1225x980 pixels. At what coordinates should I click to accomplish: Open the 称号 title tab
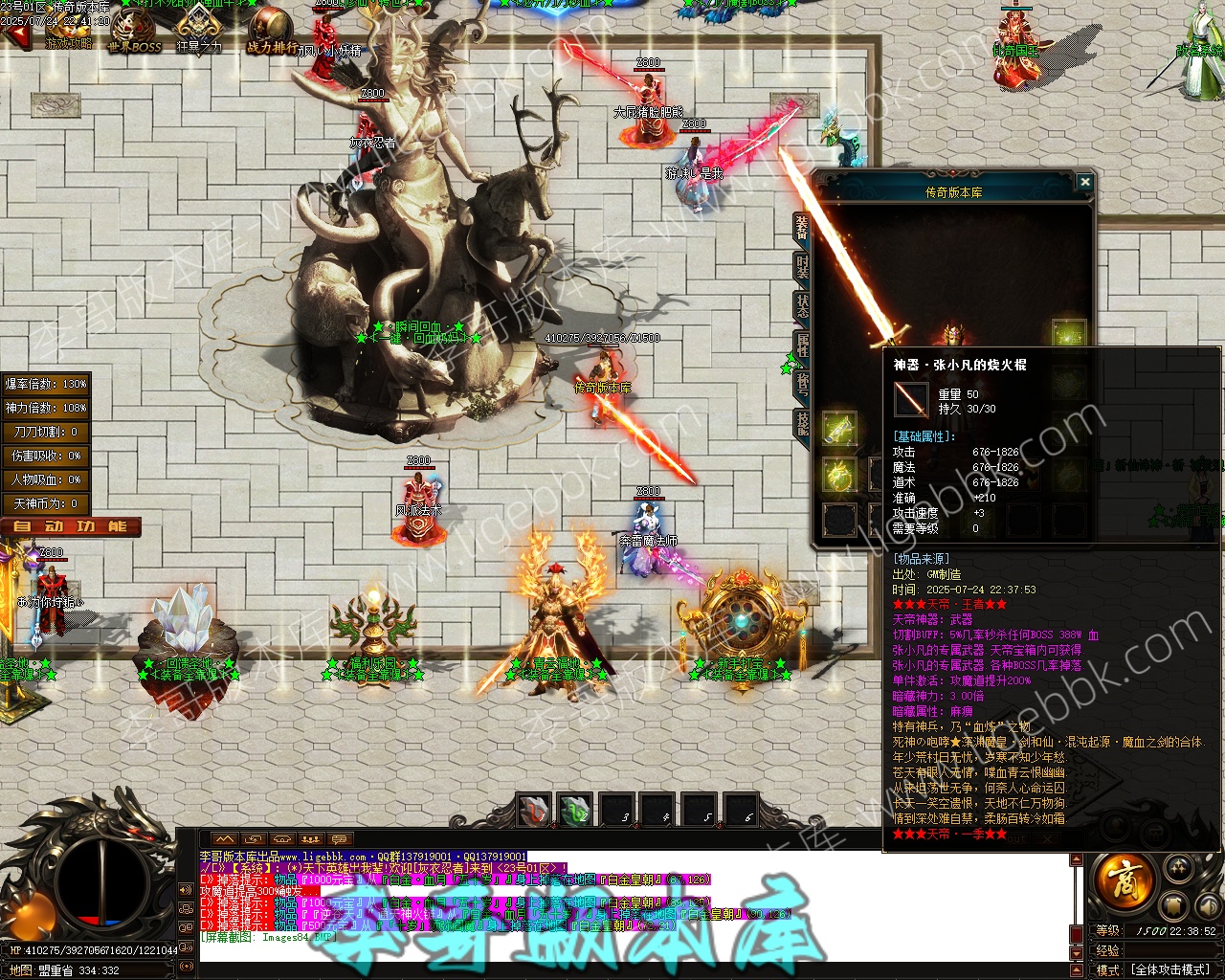(802, 384)
